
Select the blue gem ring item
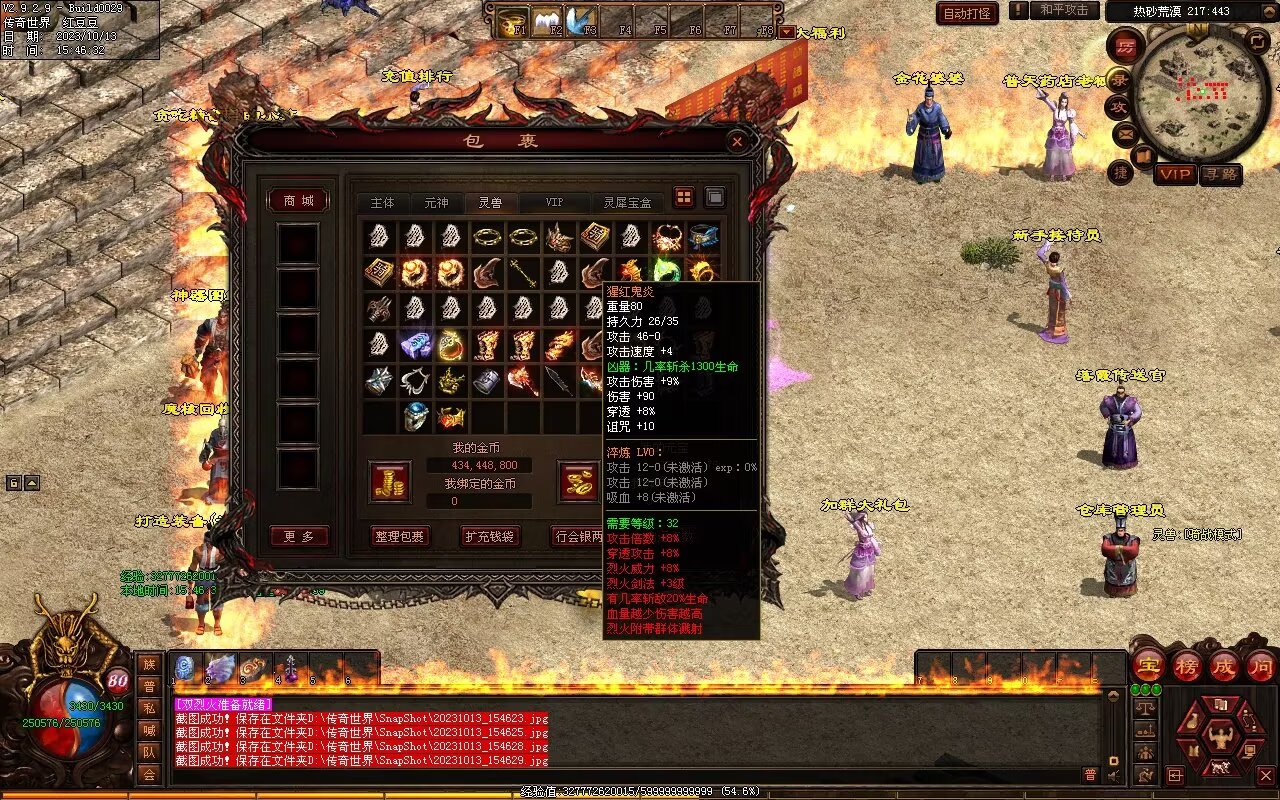coord(416,415)
